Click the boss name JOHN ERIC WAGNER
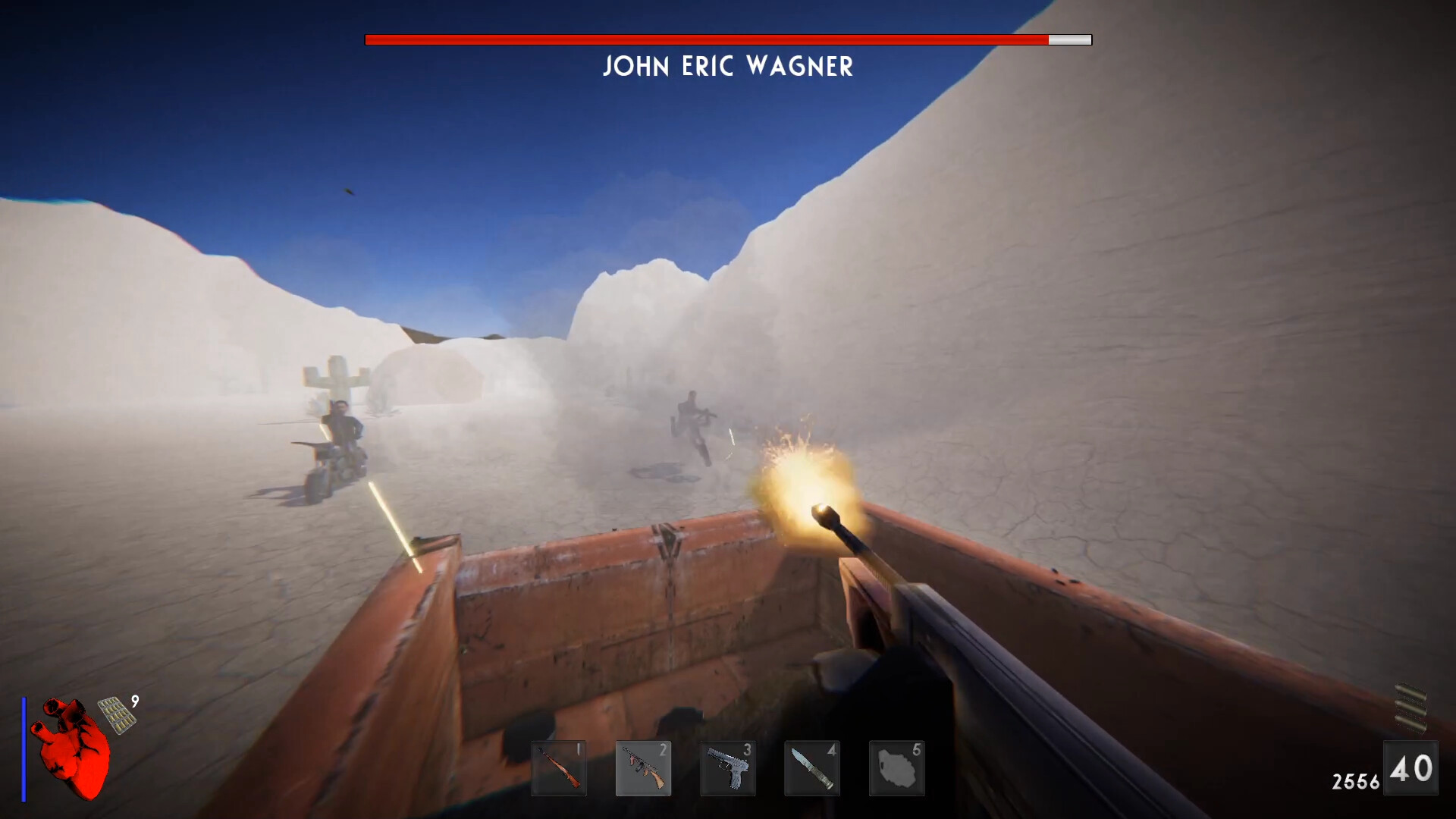The image size is (1456, 819). coord(727,67)
